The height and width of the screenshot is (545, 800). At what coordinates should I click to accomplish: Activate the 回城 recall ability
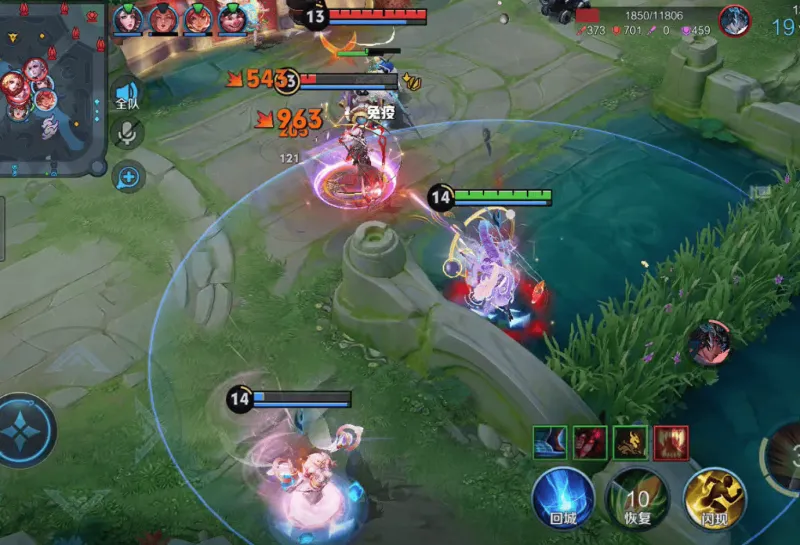tap(563, 497)
